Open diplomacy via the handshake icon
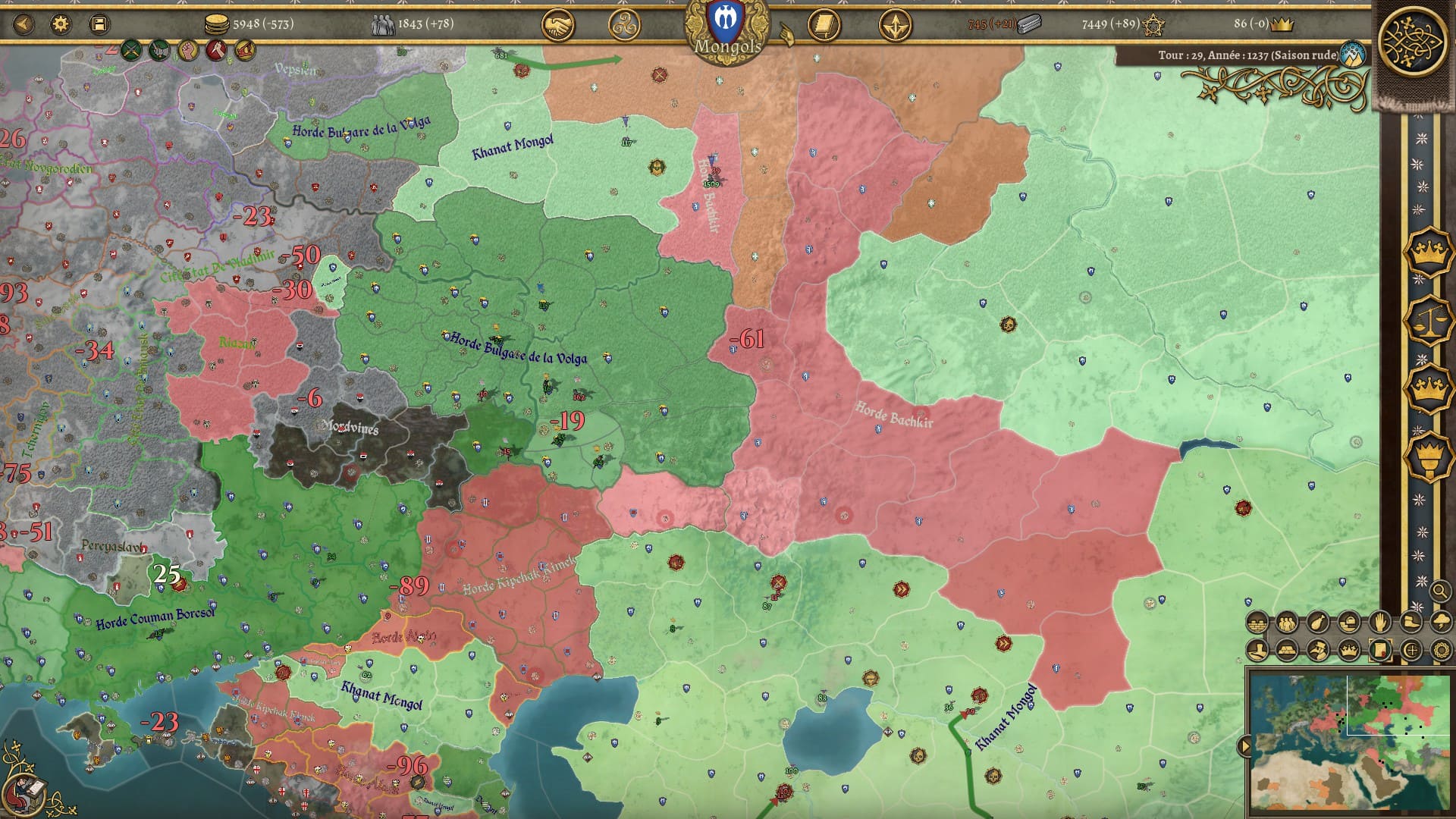Image resolution: width=1456 pixels, height=819 pixels. 557,26
